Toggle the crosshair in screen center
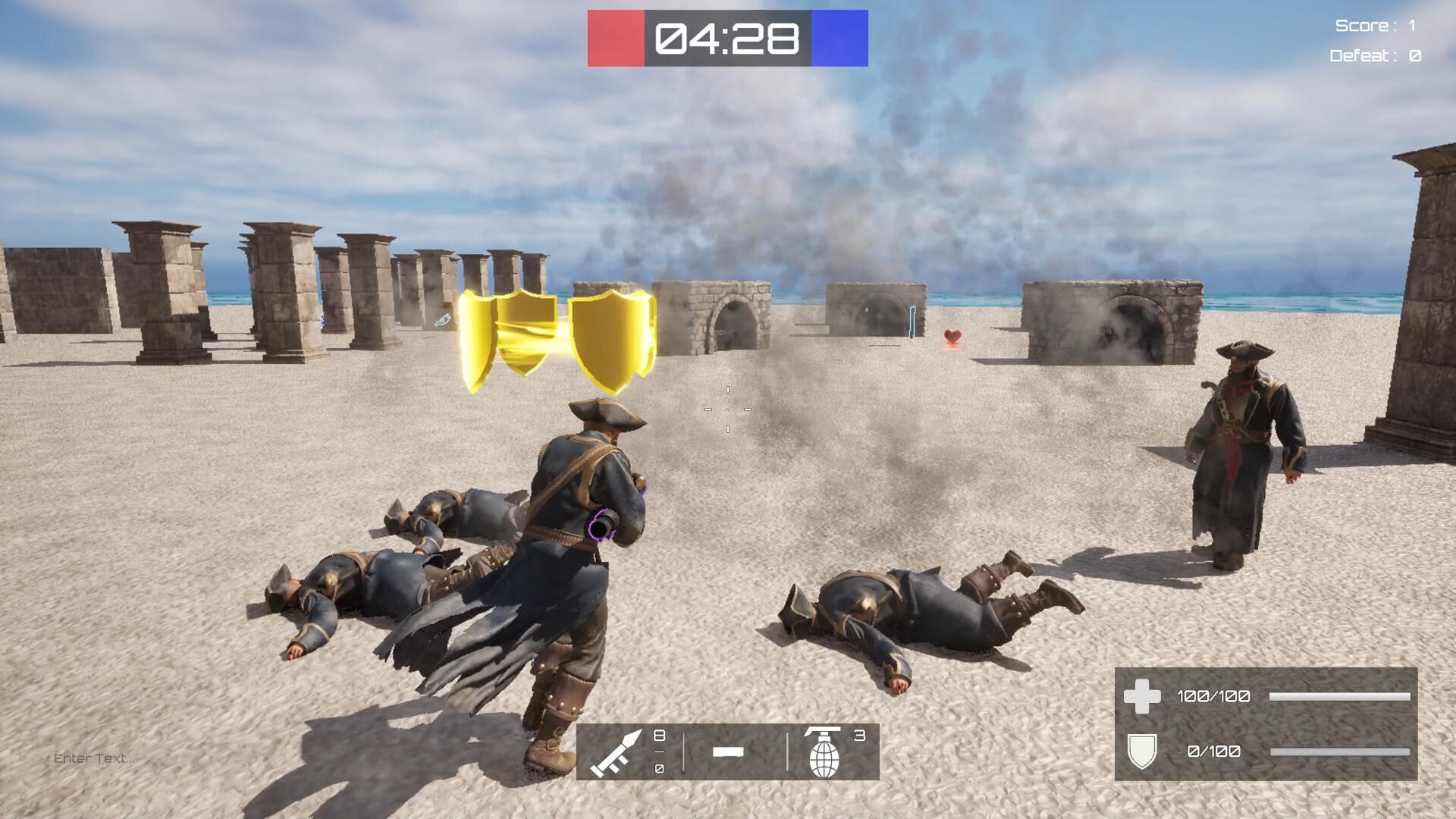Viewport: 1456px width, 819px height. [x=727, y=409]
